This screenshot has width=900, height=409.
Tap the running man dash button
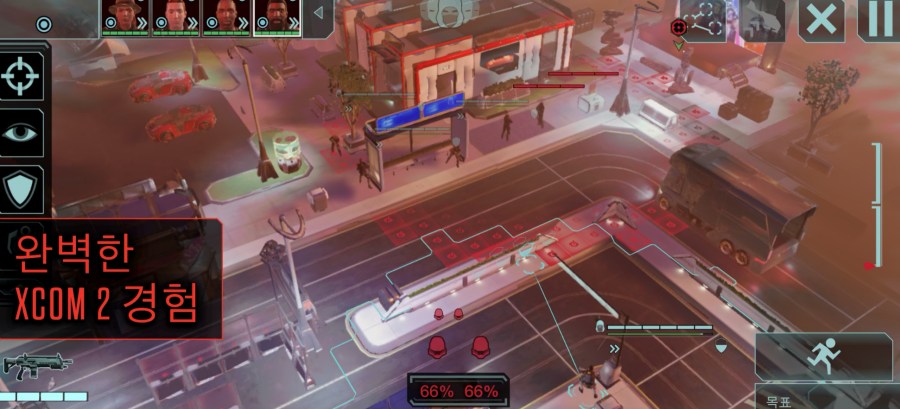click(x=824, y=356)
